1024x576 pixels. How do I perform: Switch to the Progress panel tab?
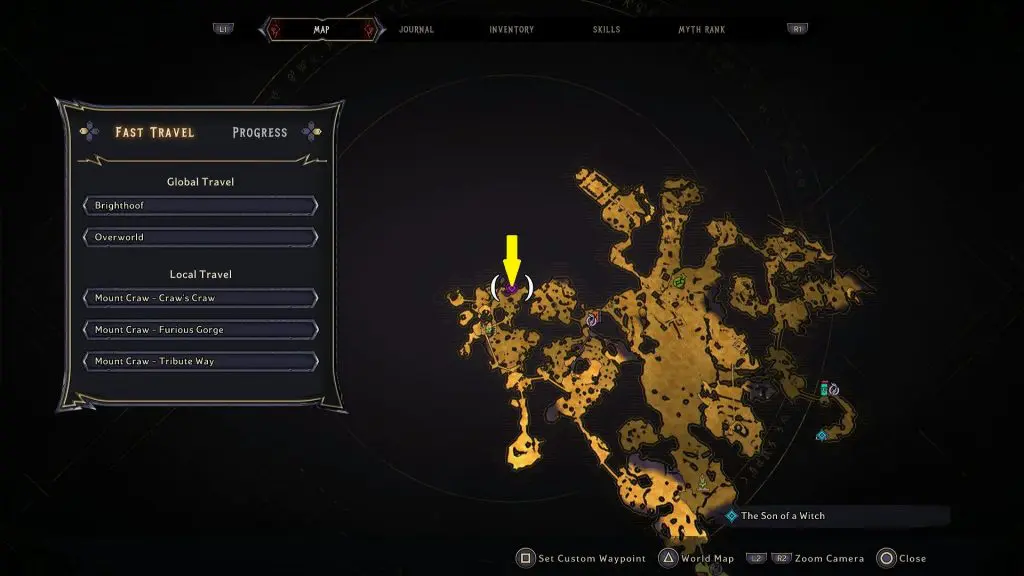259,132
